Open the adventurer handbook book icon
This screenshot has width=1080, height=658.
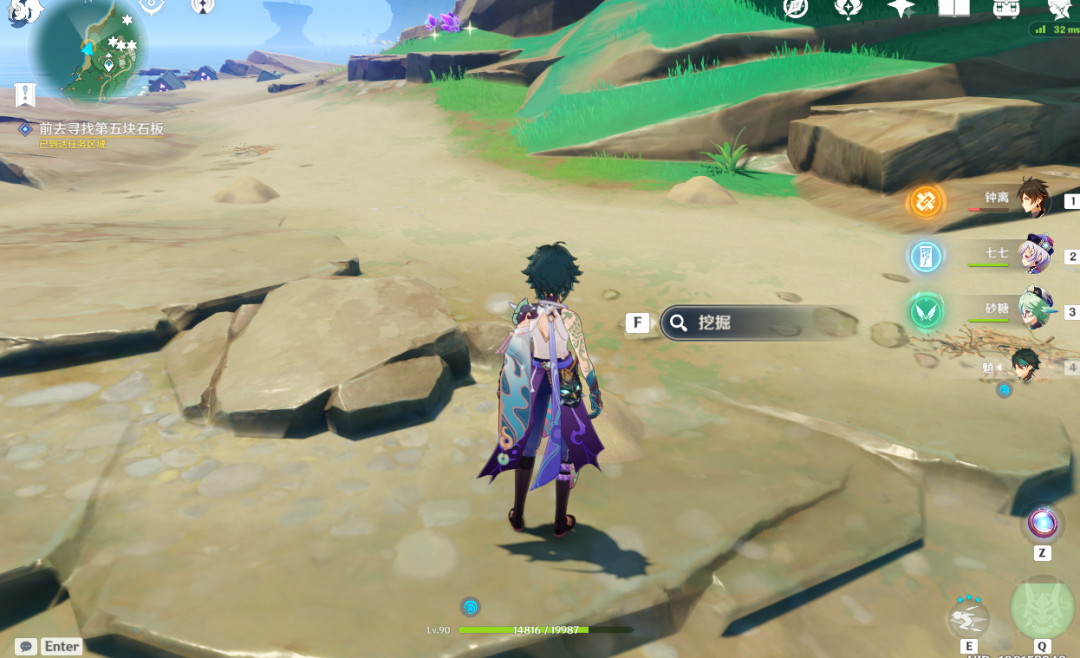click(x=953, y=8)
